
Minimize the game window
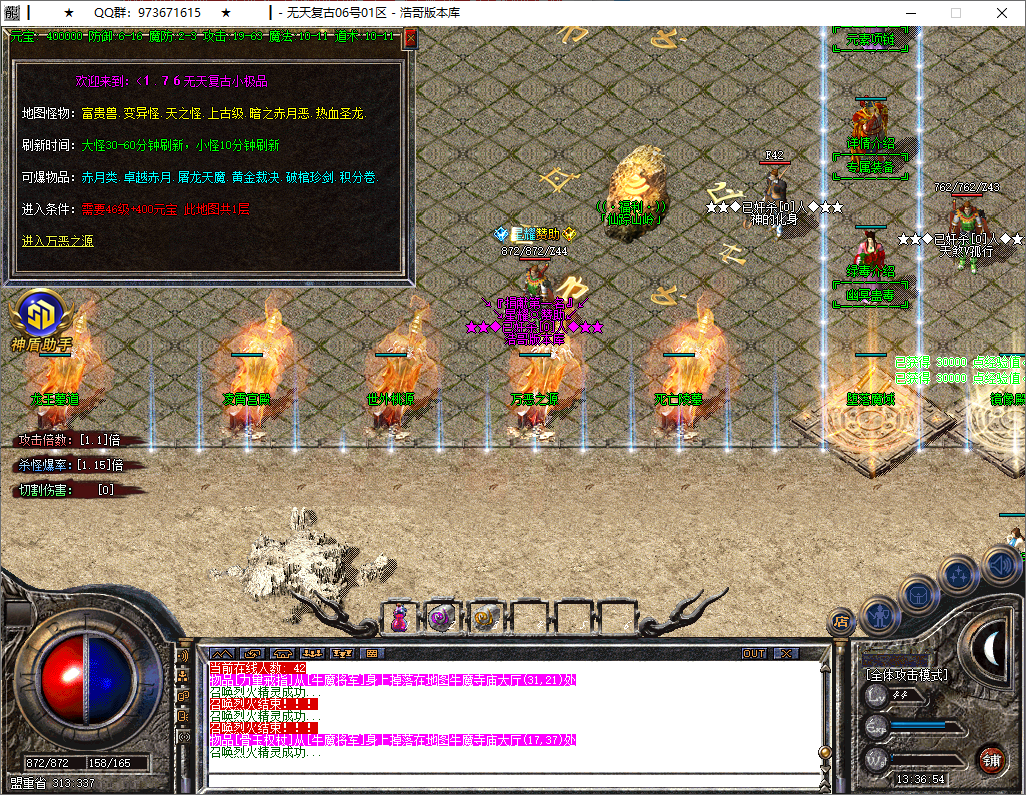909,13
